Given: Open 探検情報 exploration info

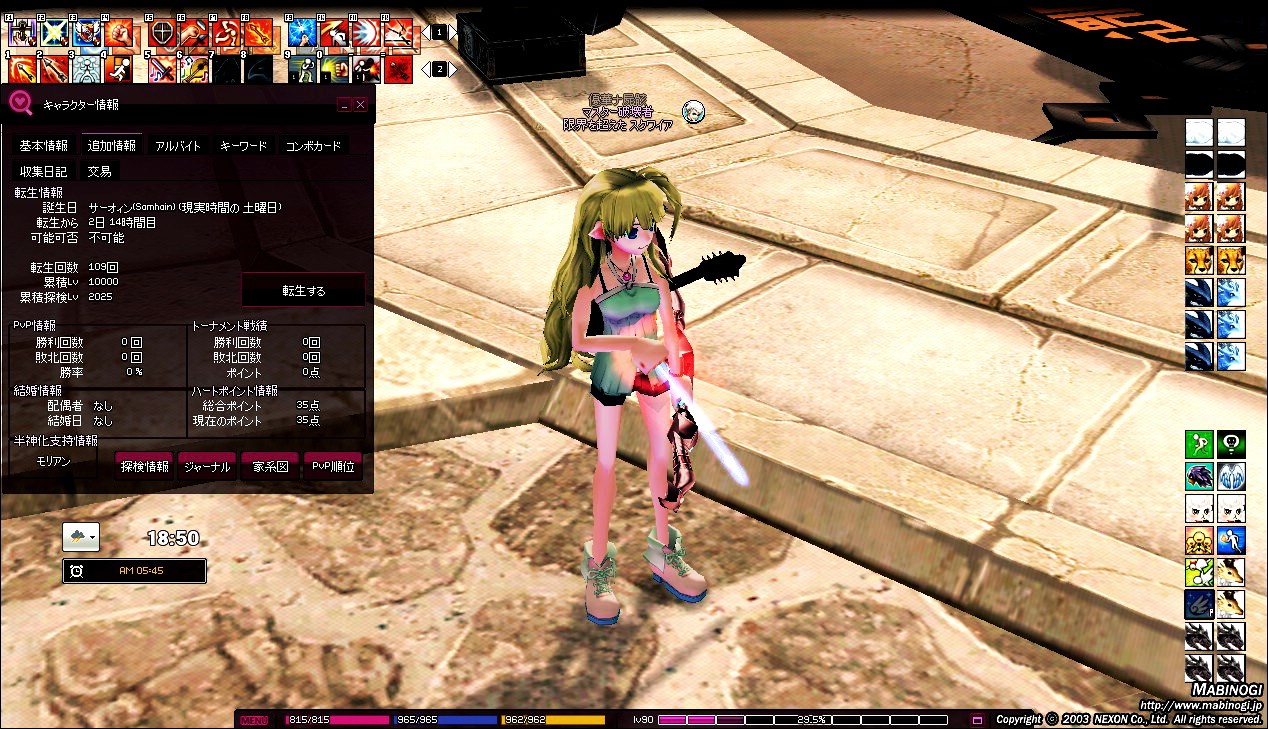Looking at the screenshot, I should [x=144, y=466].
